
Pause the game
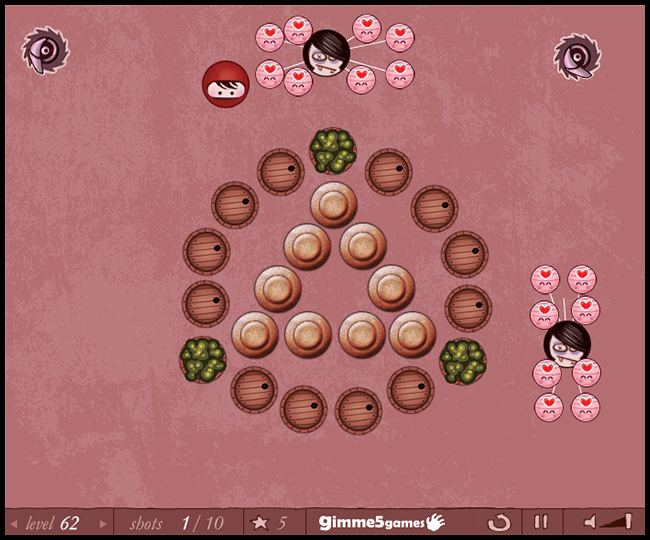coord(540,522)
